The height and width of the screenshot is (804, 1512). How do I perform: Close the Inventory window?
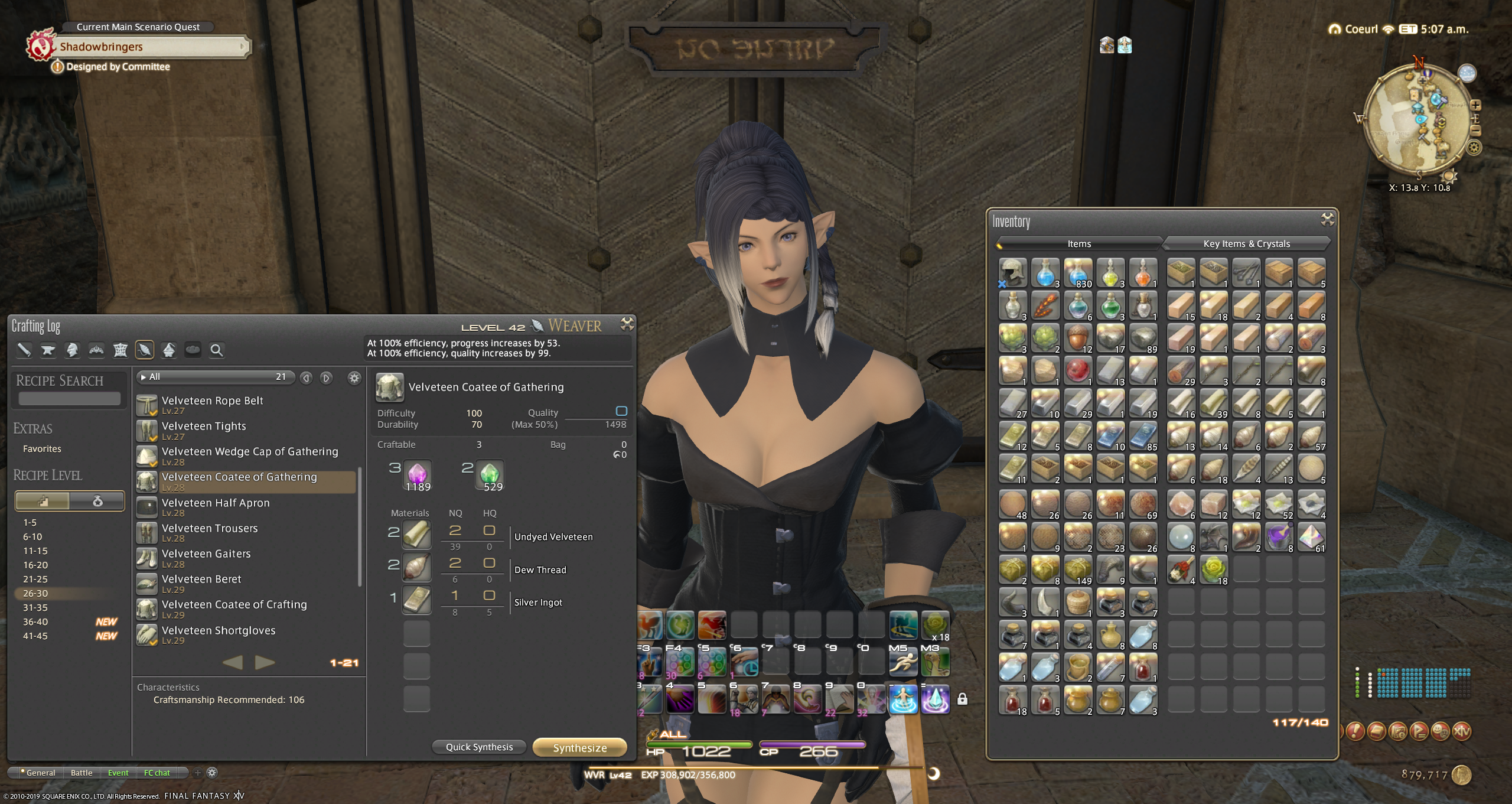pos(1327,220)
